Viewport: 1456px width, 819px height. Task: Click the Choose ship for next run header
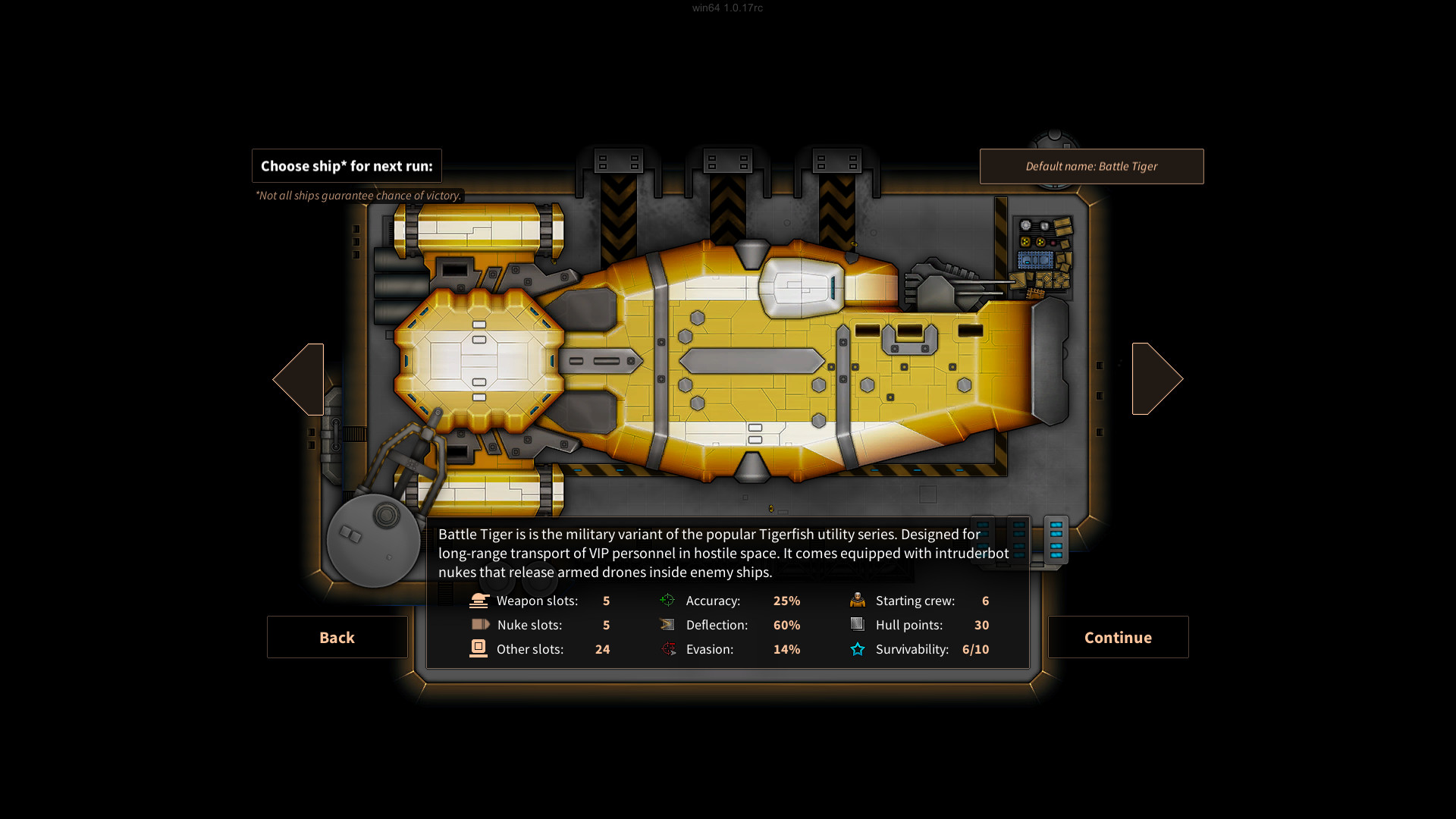tap(347, 165)
